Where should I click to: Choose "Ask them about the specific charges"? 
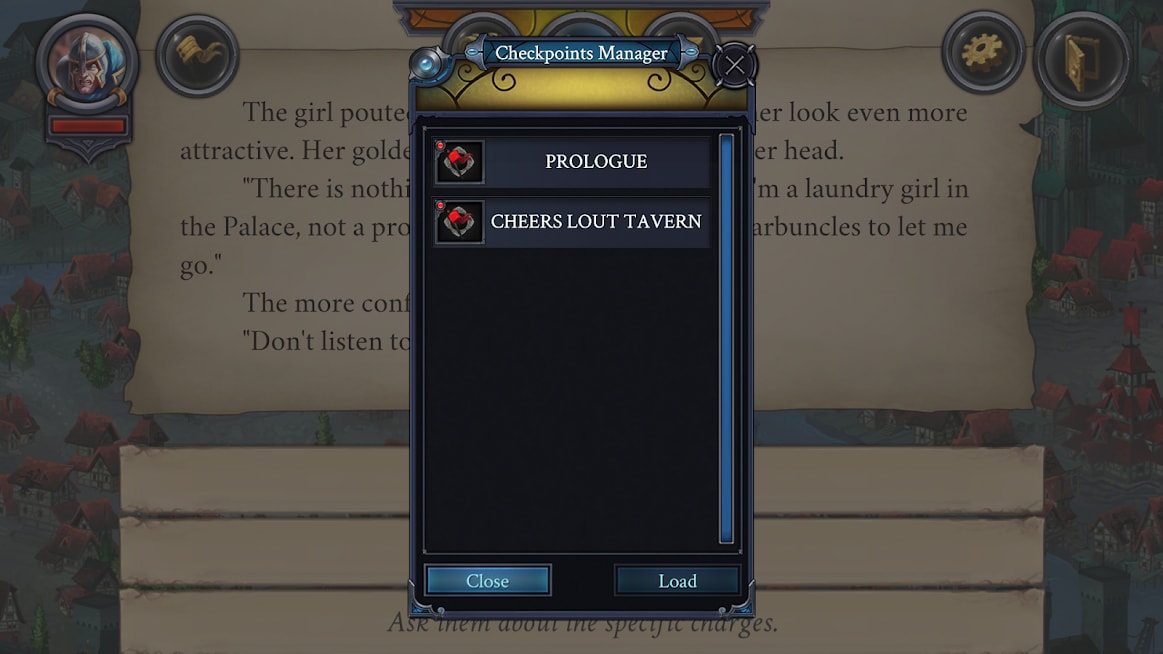(582, 623)
